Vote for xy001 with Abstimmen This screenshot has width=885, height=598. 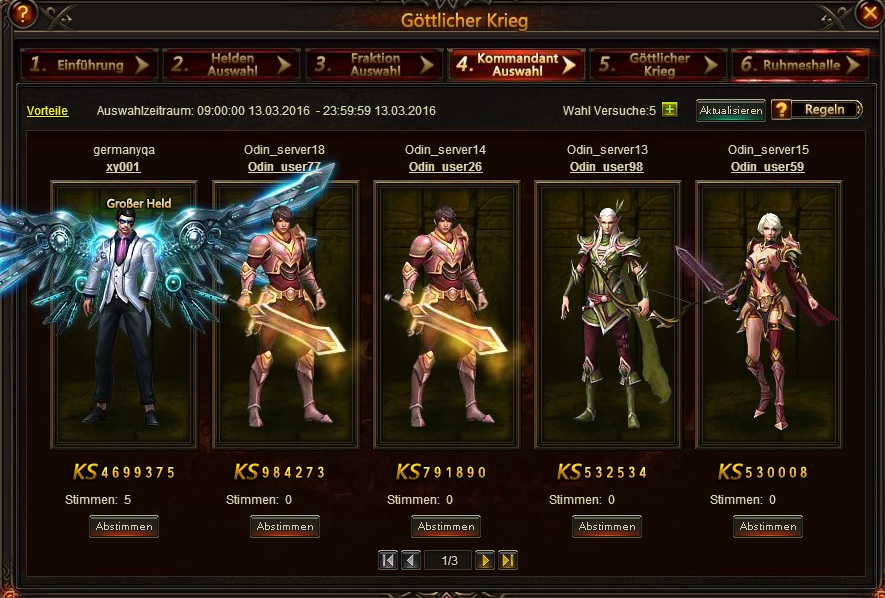[124, 526]
